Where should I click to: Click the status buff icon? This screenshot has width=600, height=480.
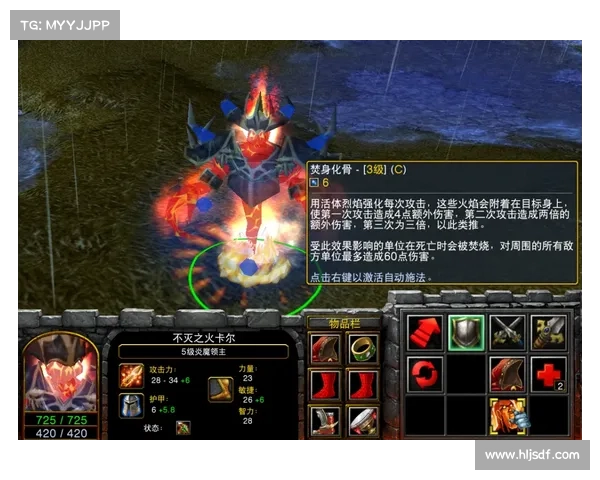click(184, 428)
